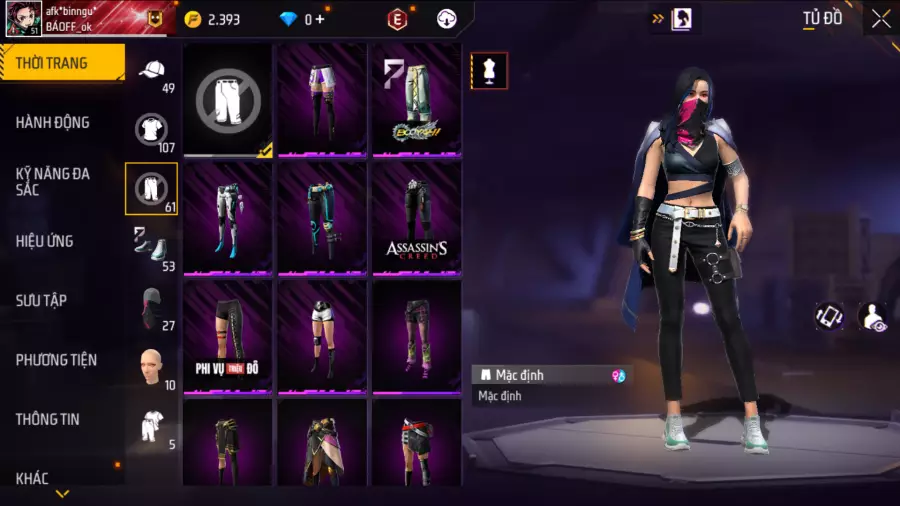Go to the Sưu Tập section
Screen dimensions: 900x506
(x=41, y=300)
